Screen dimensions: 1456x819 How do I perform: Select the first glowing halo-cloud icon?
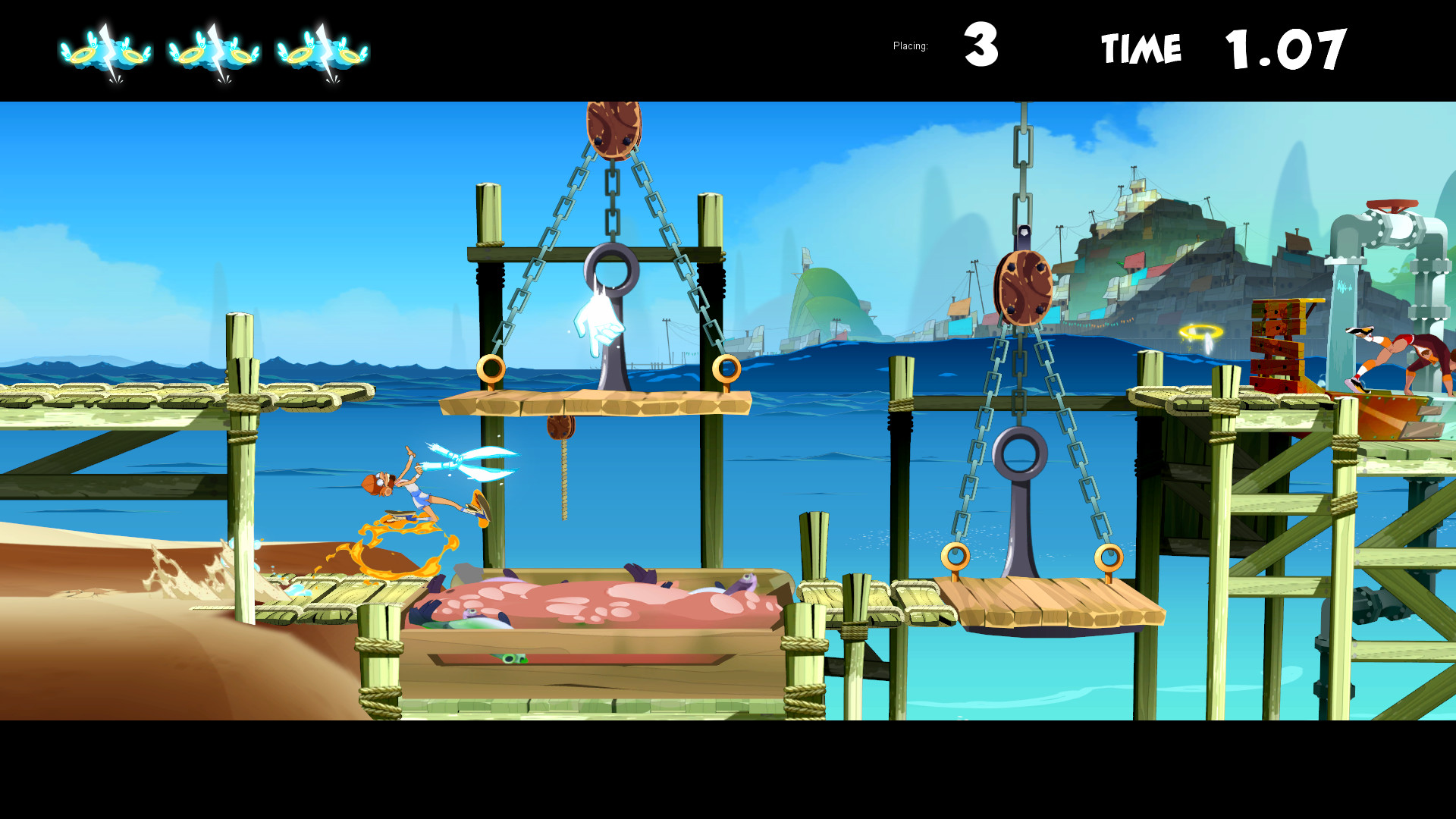(106, 53)
